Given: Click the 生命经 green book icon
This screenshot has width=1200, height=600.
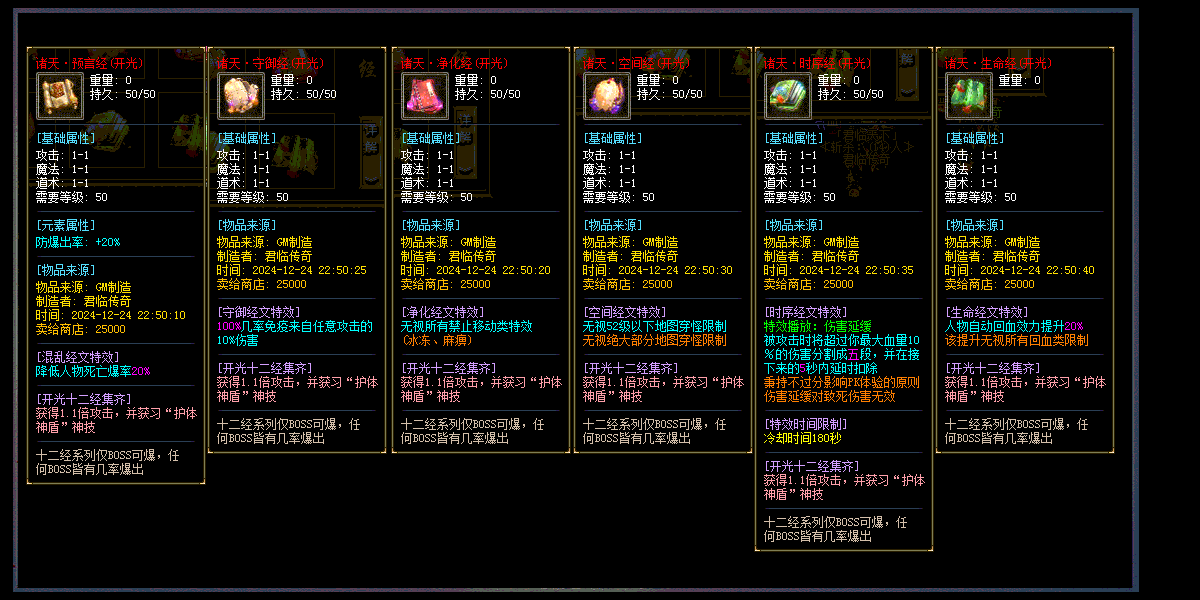Looking at the screenshot, I should click(969, 96).
